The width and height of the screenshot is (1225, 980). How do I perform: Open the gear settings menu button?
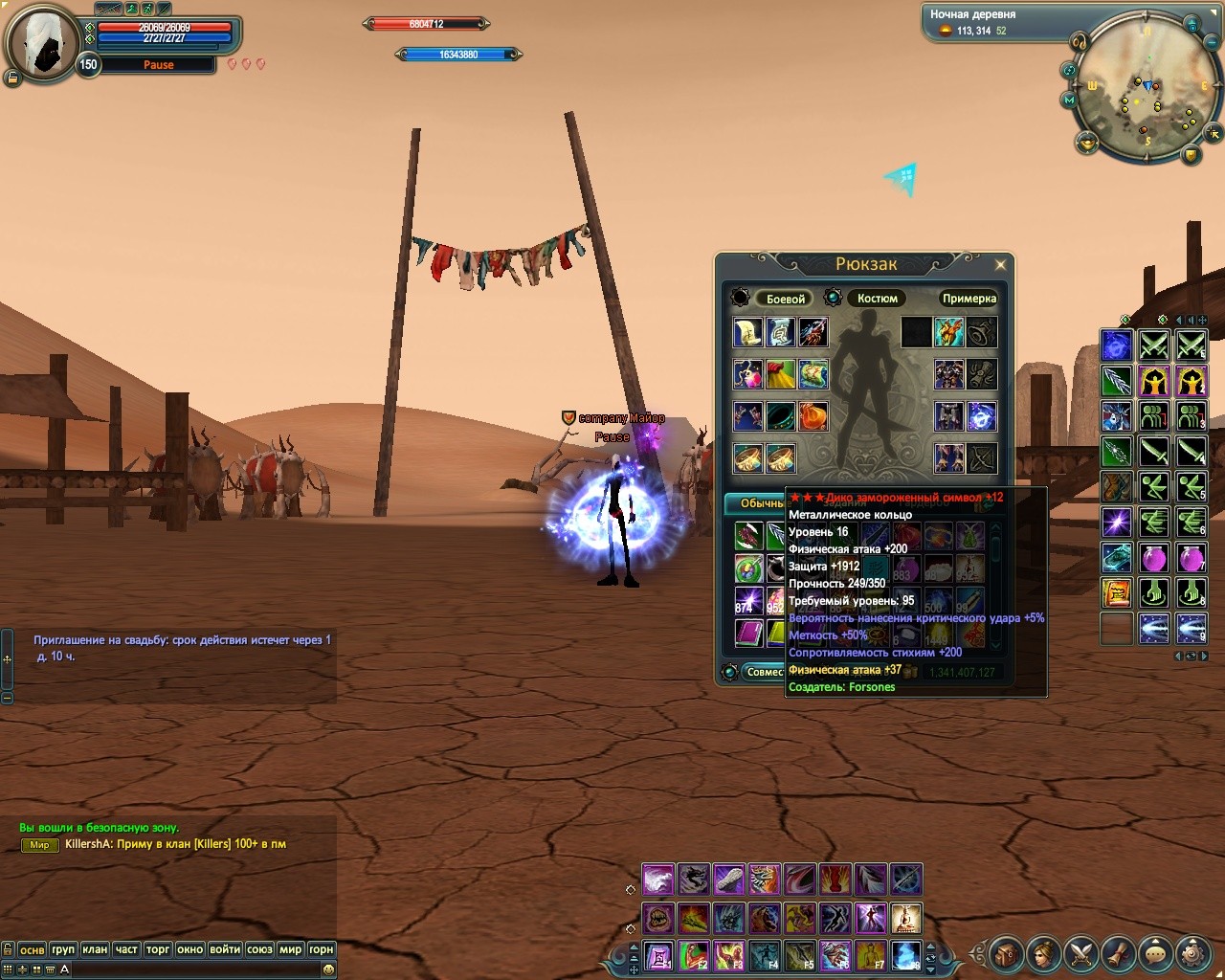pyautogui.click(x=1192, y=953)
